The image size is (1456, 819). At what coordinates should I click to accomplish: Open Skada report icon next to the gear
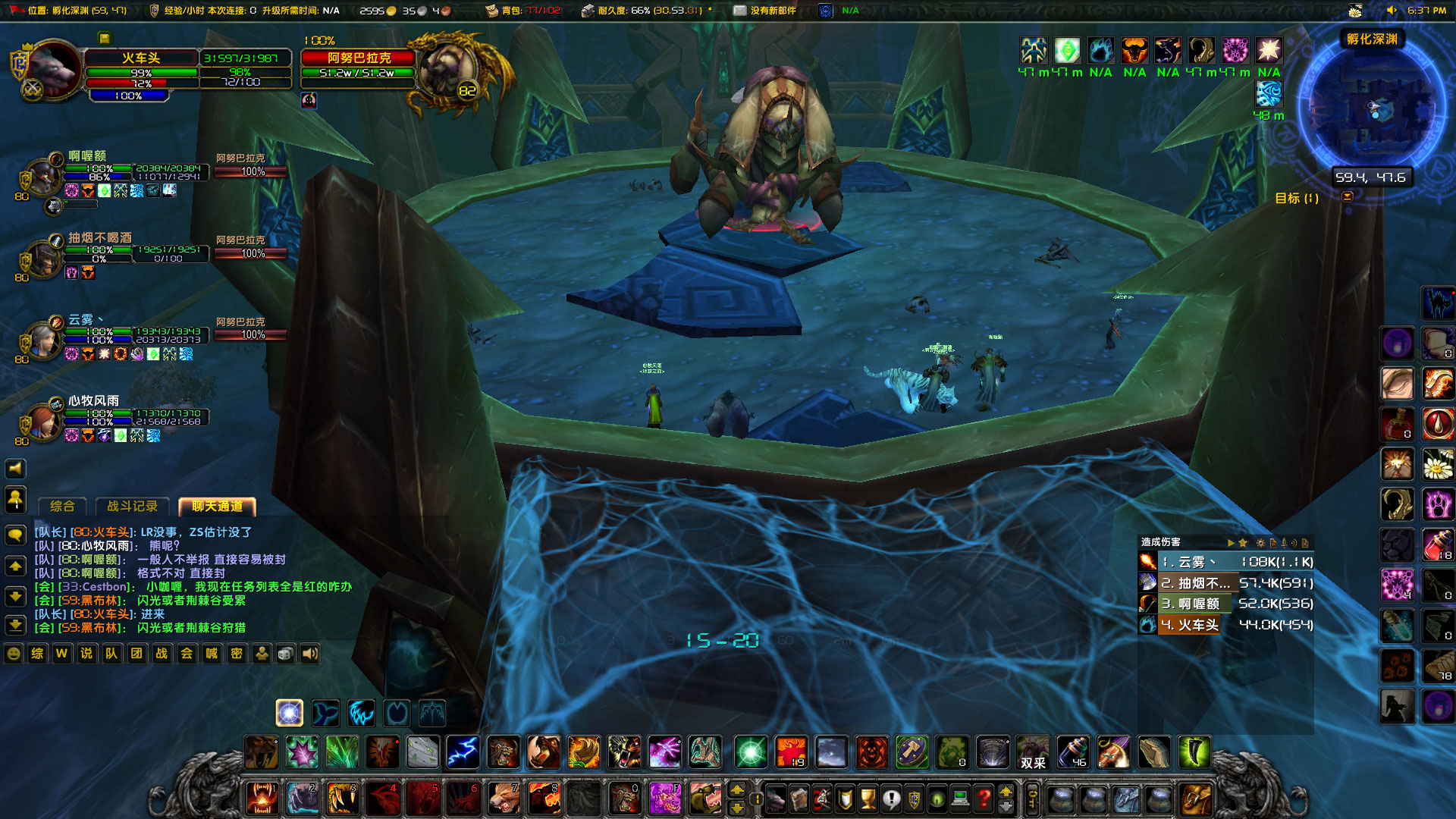pos(1273,544)
